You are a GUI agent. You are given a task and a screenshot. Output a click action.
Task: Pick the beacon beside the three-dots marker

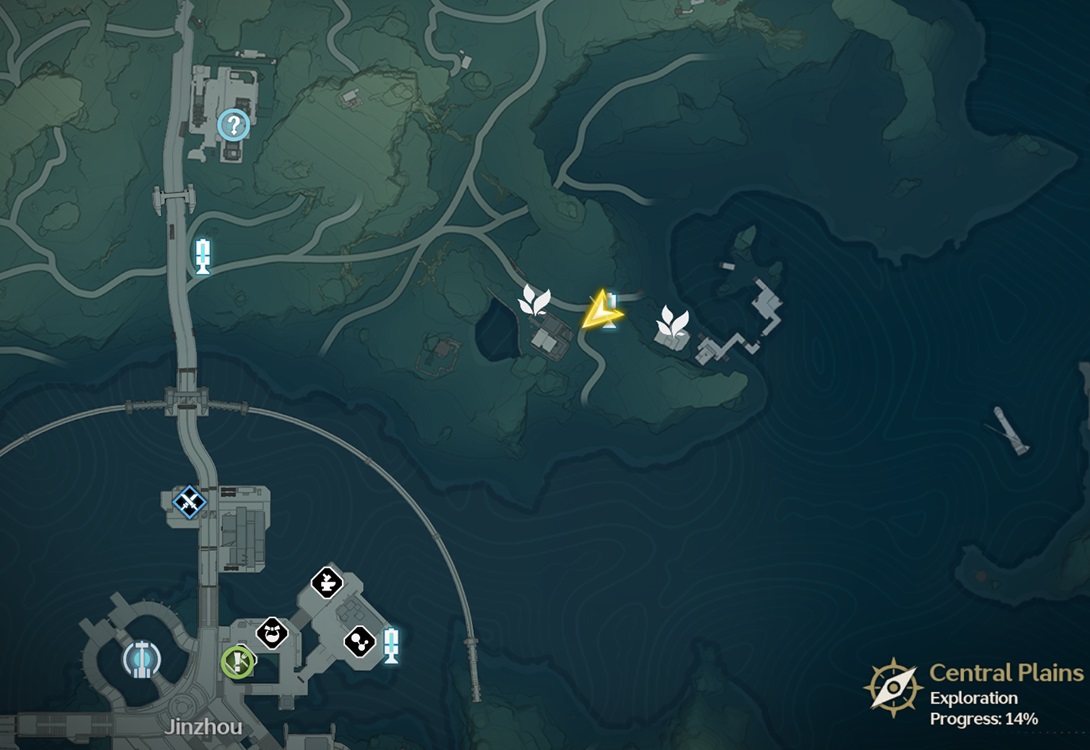(x=391, y=644)
